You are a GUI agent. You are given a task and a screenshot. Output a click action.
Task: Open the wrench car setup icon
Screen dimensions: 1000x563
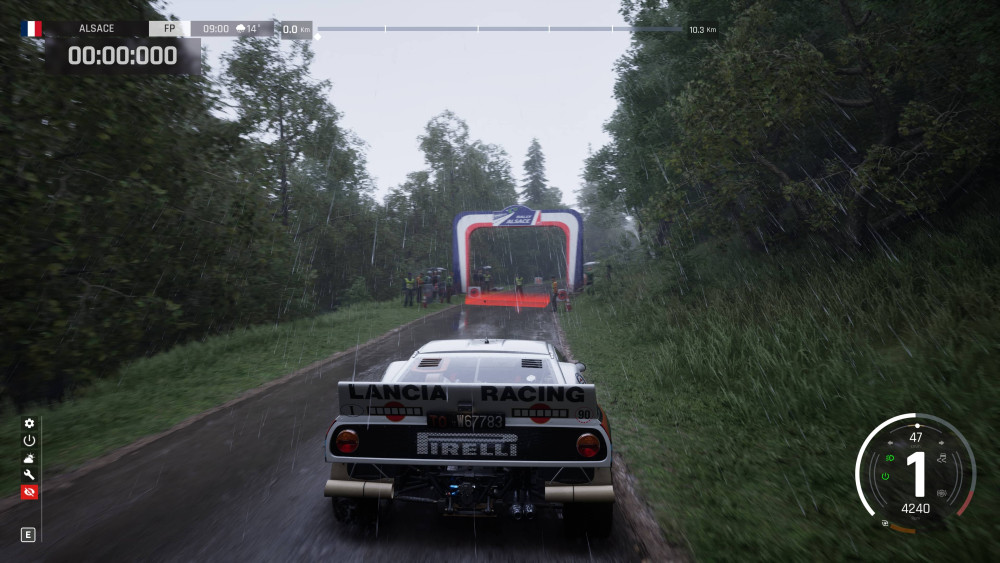click(x=29, y=474)
